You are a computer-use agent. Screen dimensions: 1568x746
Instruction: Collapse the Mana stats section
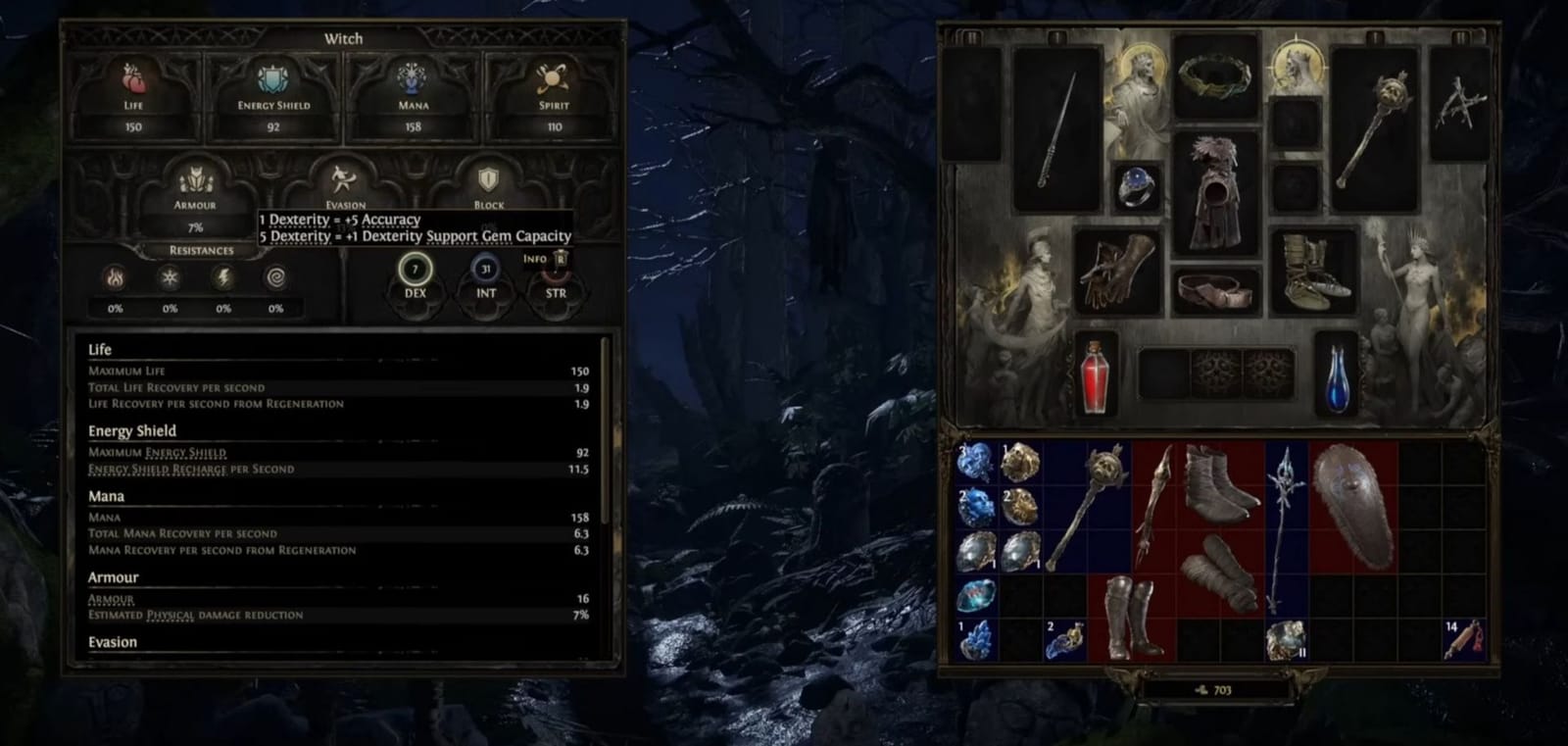point(104,496)
